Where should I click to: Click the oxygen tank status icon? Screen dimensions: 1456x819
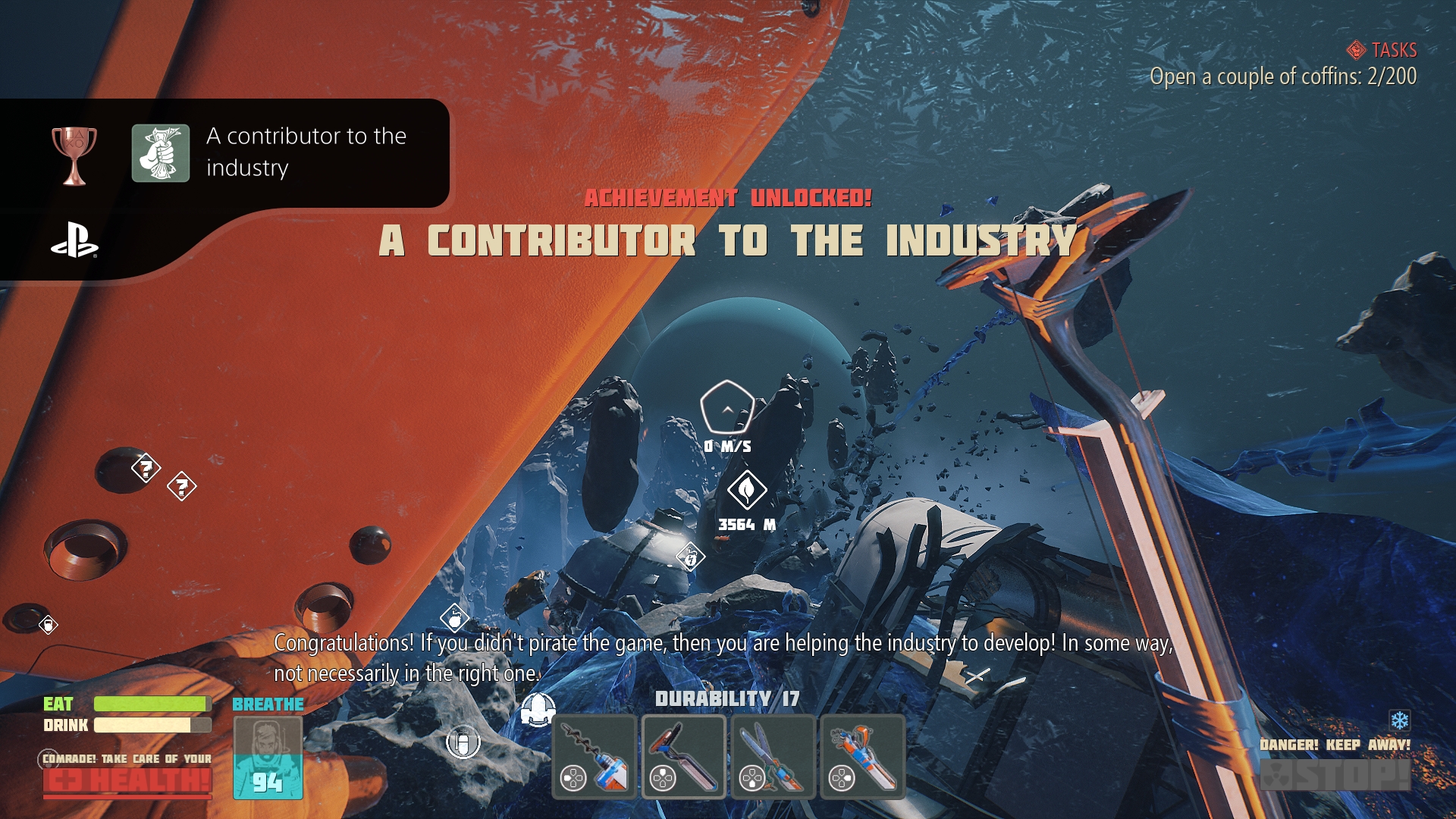click(463, 742)
